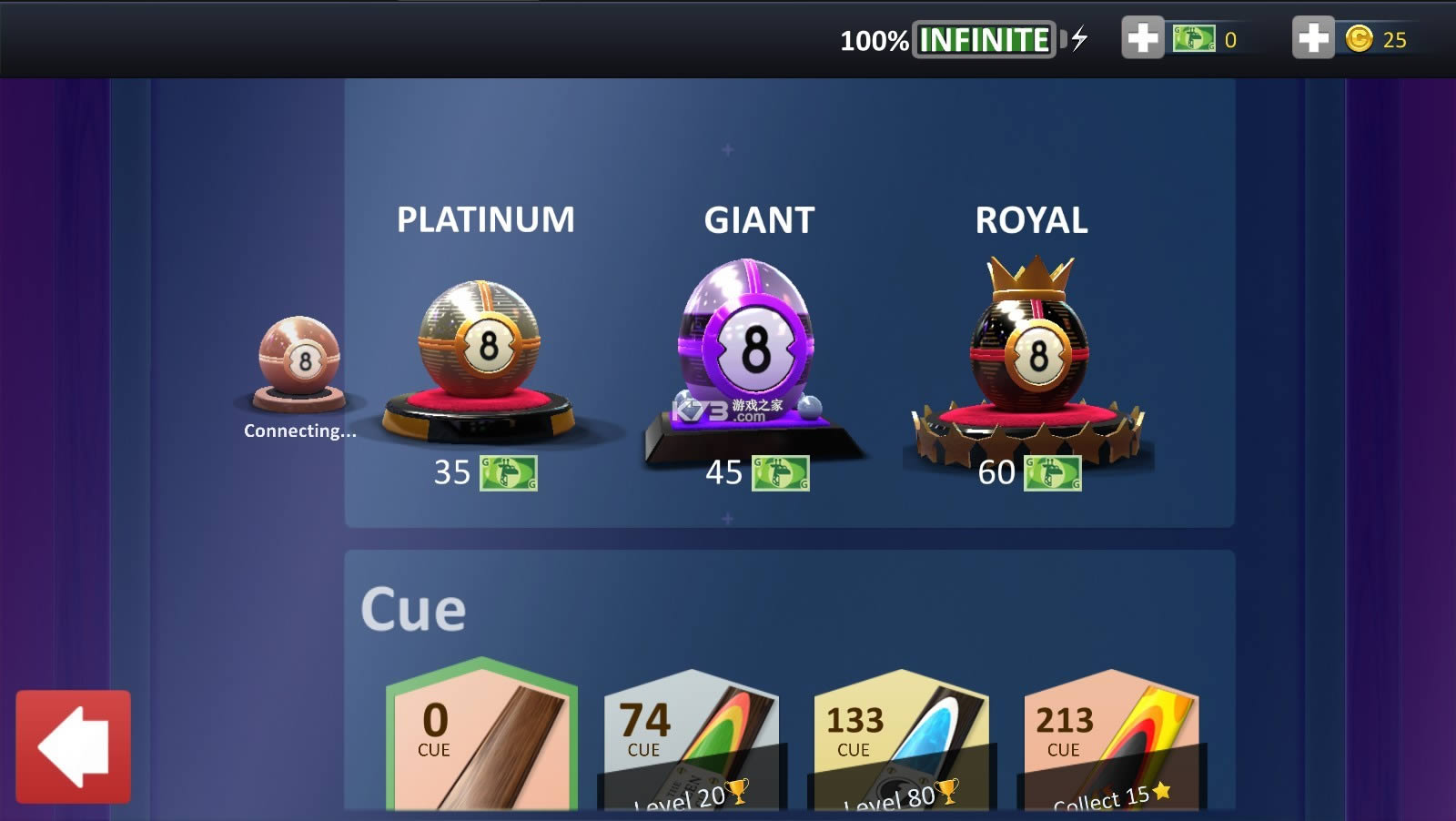Select the lightning bolt energy icon
The image size is (1456, 821).
tap(1078, 39)
